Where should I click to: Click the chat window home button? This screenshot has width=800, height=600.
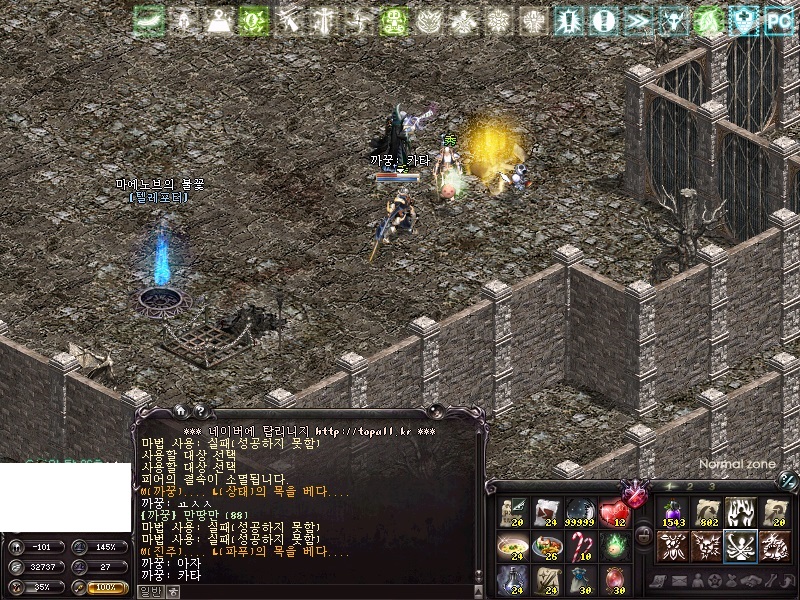pos(180,409)
